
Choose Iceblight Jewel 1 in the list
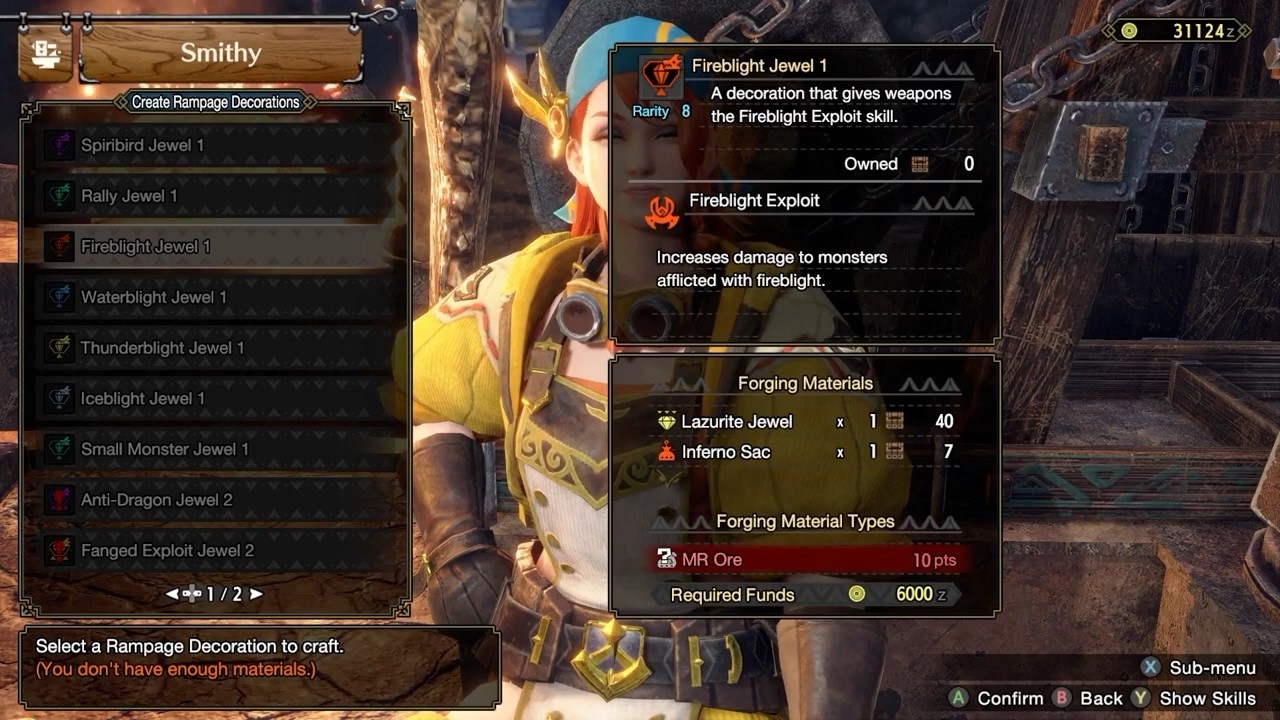tap(142, 398)
